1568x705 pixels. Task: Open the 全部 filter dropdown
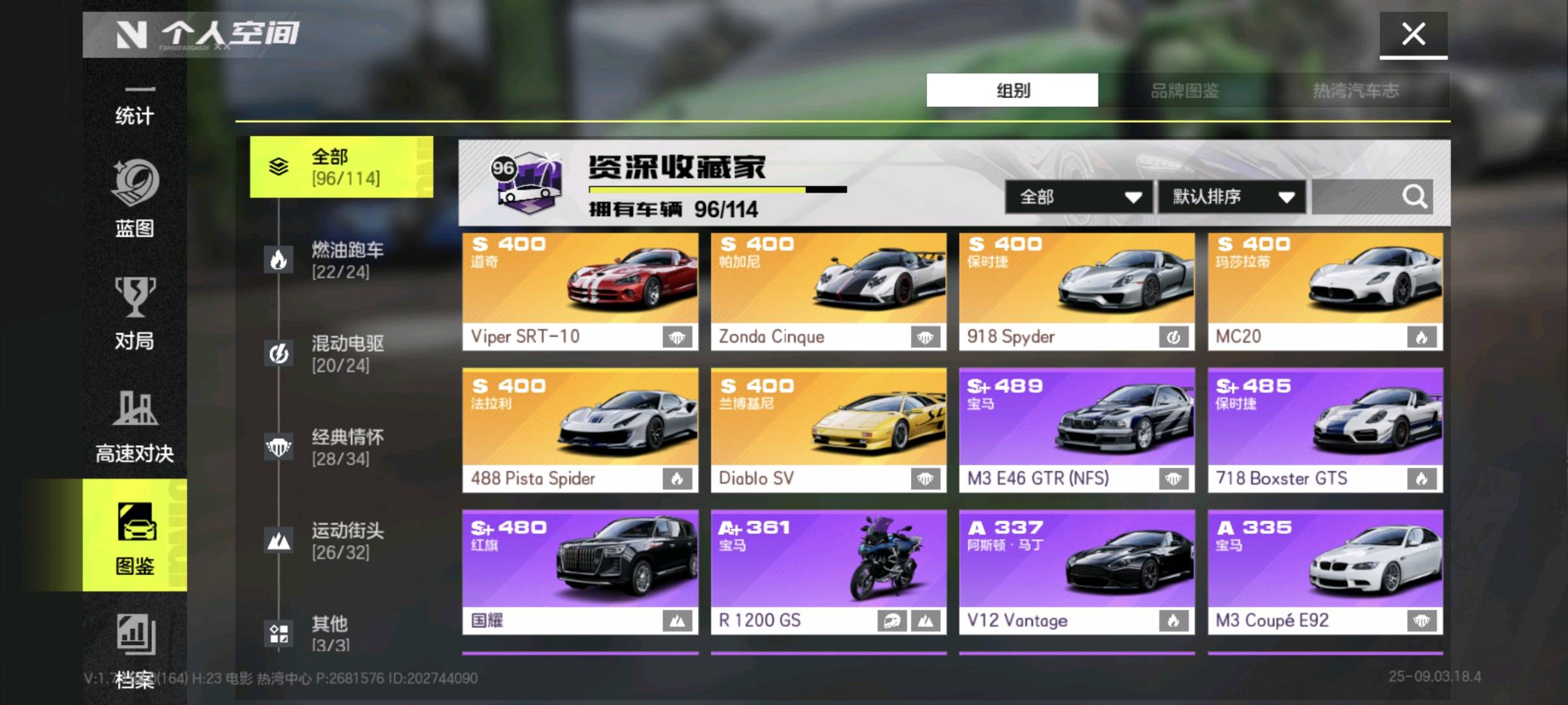pos(1079,196)
